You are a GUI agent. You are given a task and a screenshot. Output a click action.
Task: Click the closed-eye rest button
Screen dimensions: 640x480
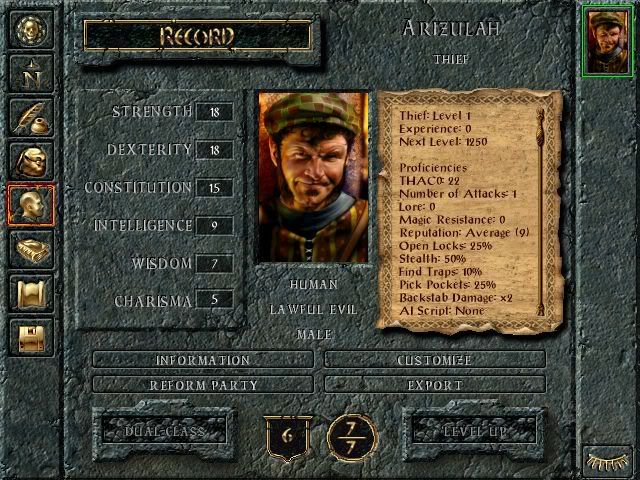click(608, 461)
